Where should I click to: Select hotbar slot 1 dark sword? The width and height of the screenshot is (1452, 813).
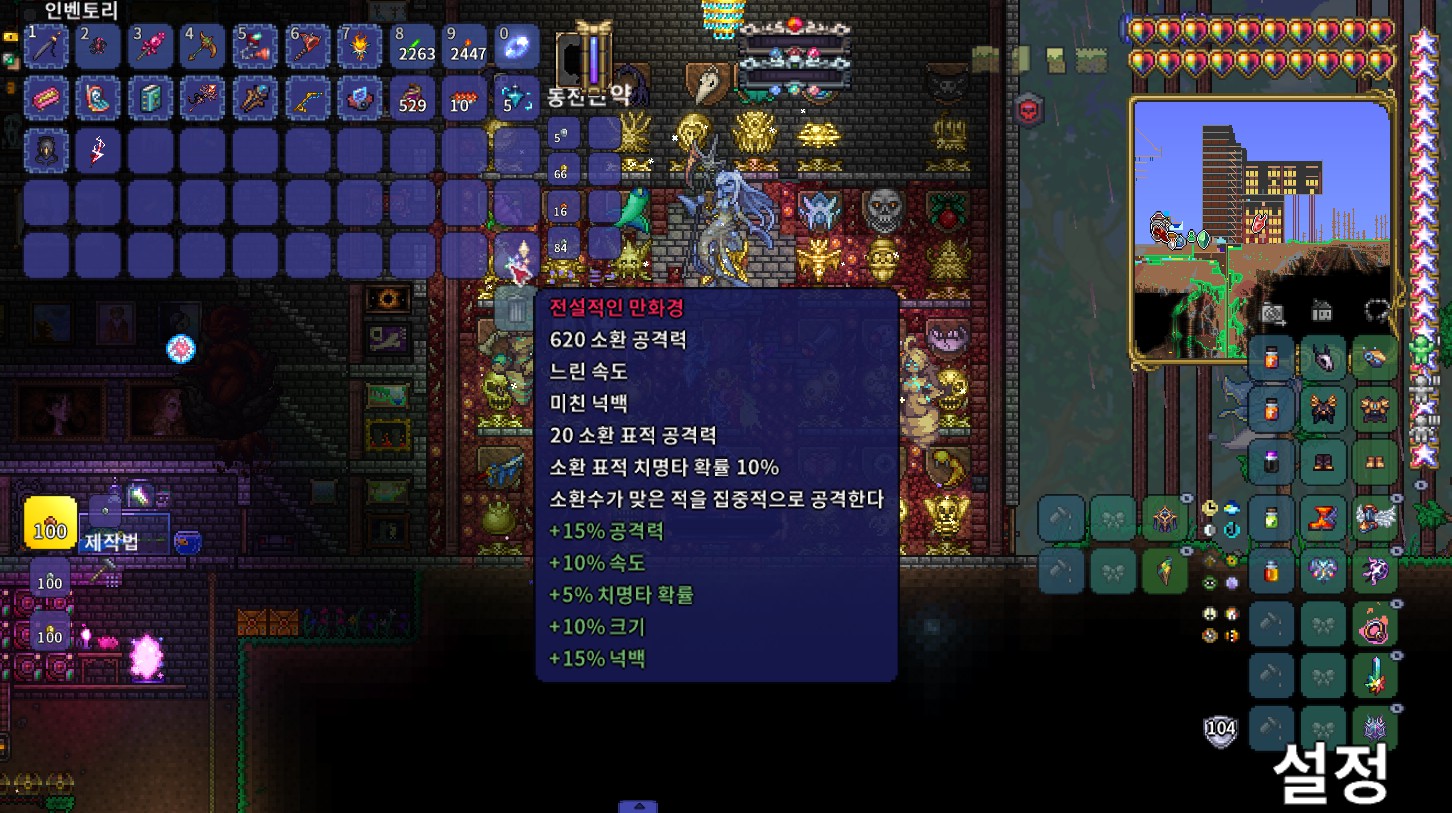coord(46,47)
